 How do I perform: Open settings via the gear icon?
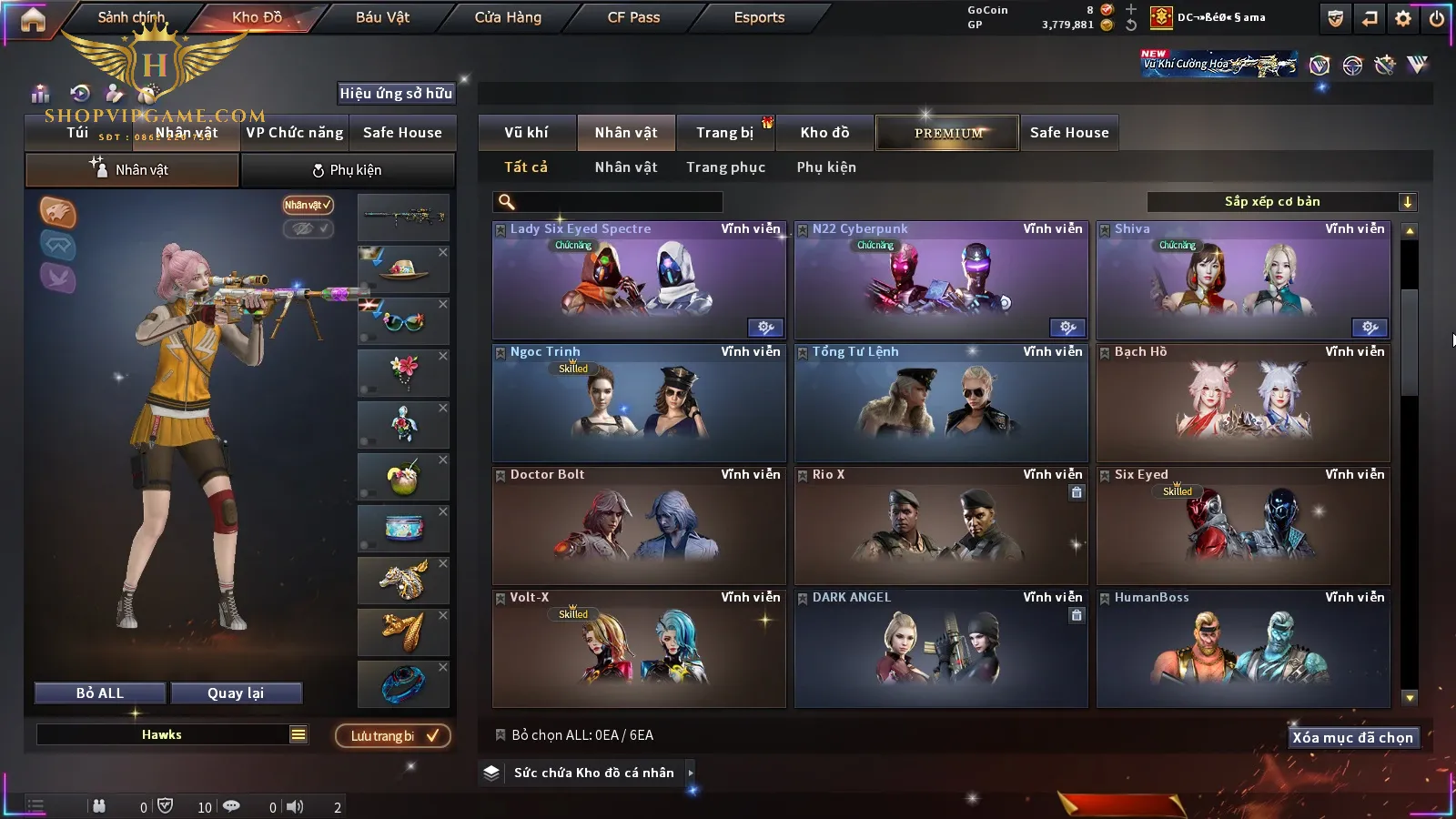(1403, 18)
